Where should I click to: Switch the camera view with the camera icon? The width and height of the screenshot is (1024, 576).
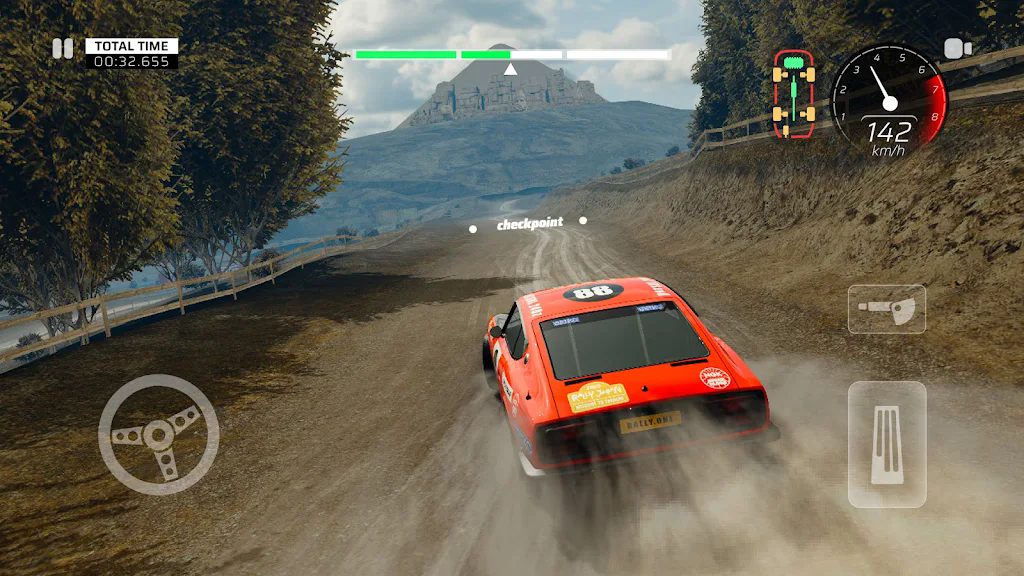point(958,48)
